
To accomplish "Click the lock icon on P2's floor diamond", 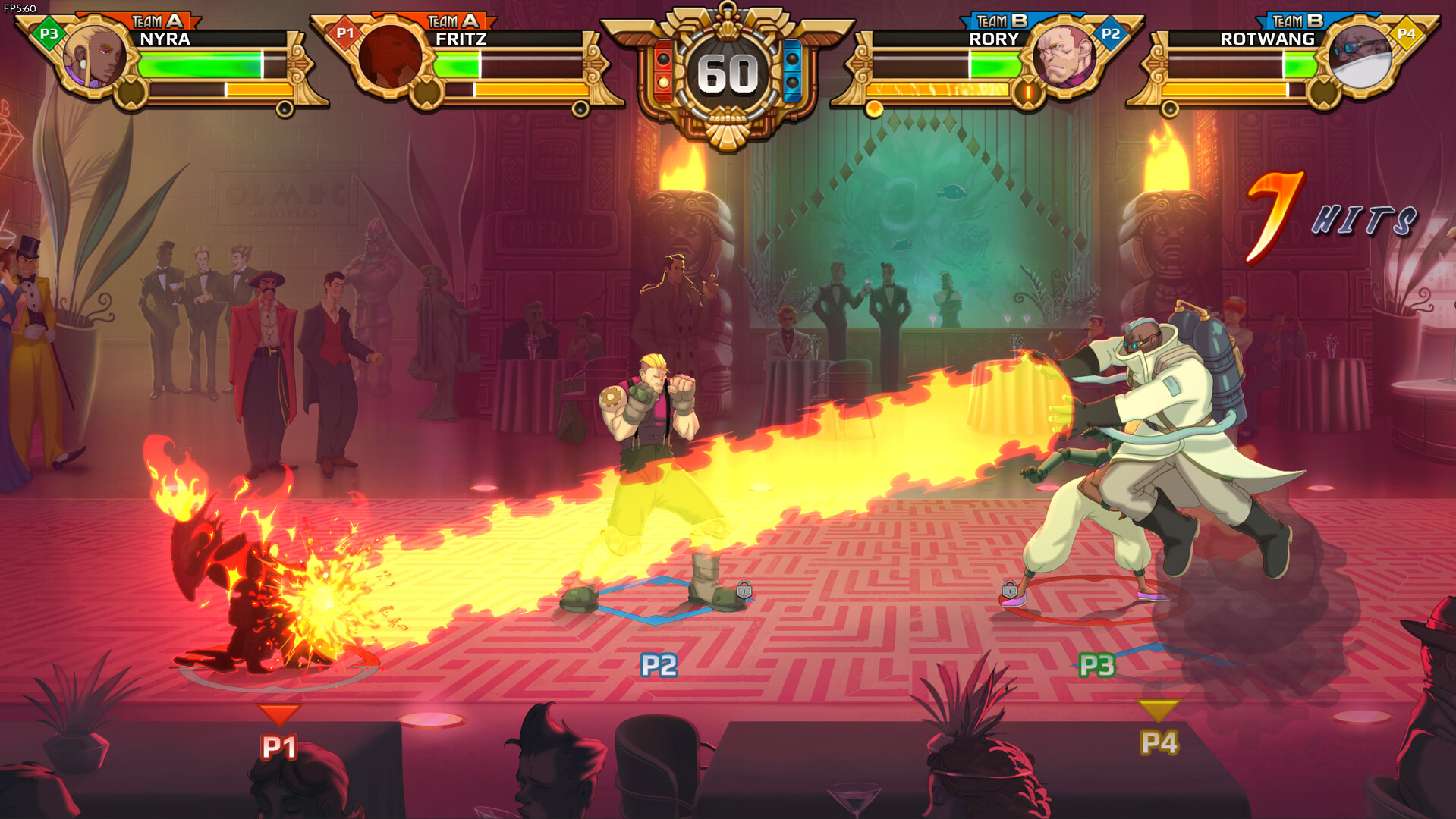I will (744, 591).
